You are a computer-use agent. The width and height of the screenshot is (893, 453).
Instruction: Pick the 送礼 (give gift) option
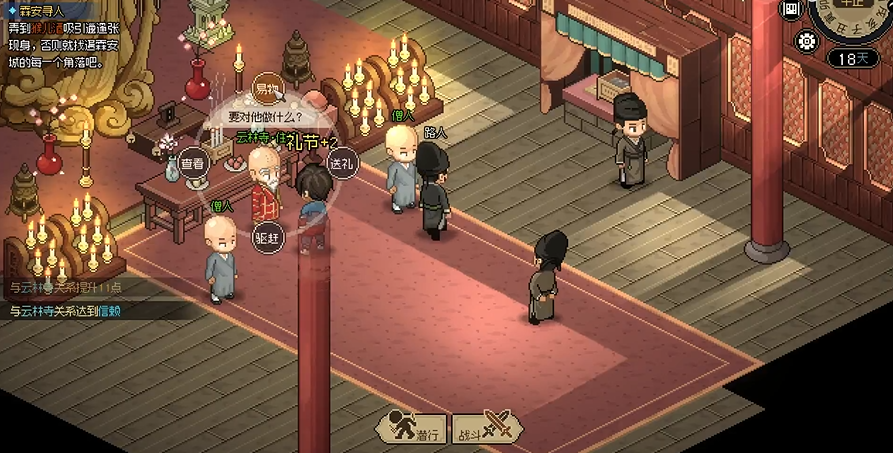(x=341, y=163)
